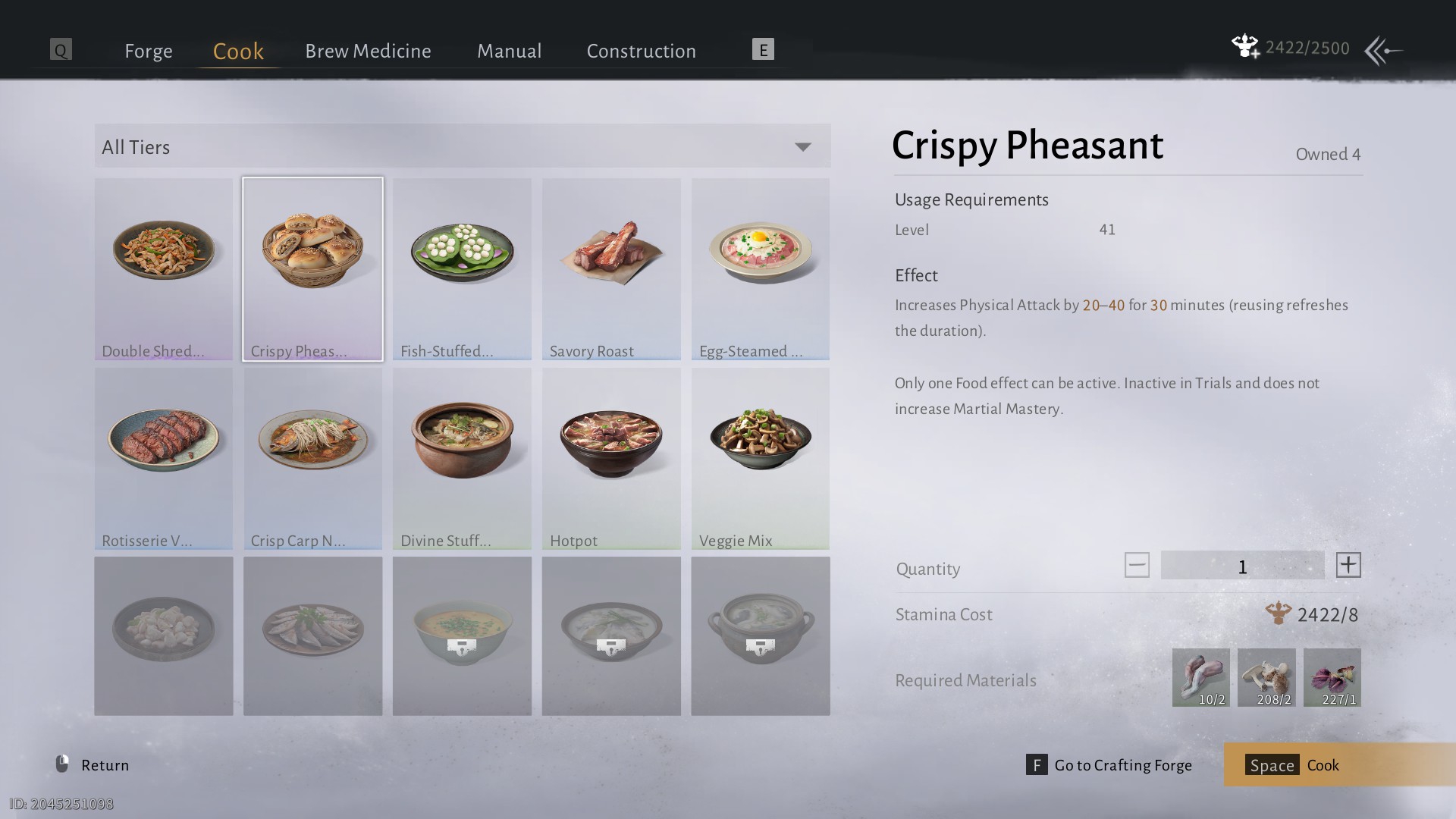Viewport: 1456px width, 819px height.
Task: Increase cooking quantity with the plus button
Action: tap(1348, 565)
